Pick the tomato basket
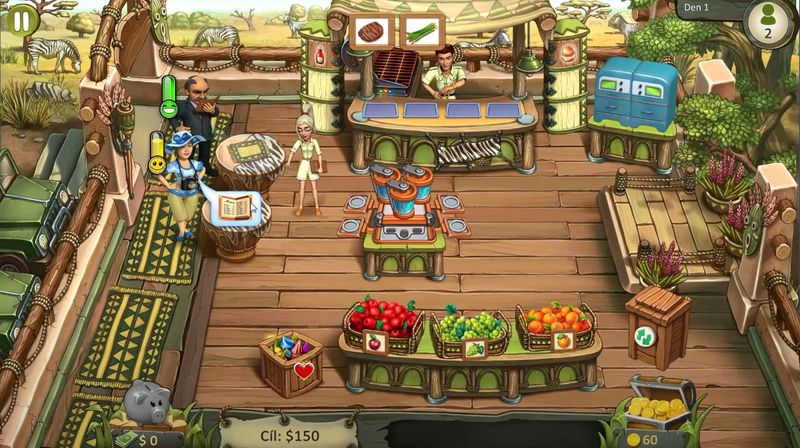 click(381, 320)
